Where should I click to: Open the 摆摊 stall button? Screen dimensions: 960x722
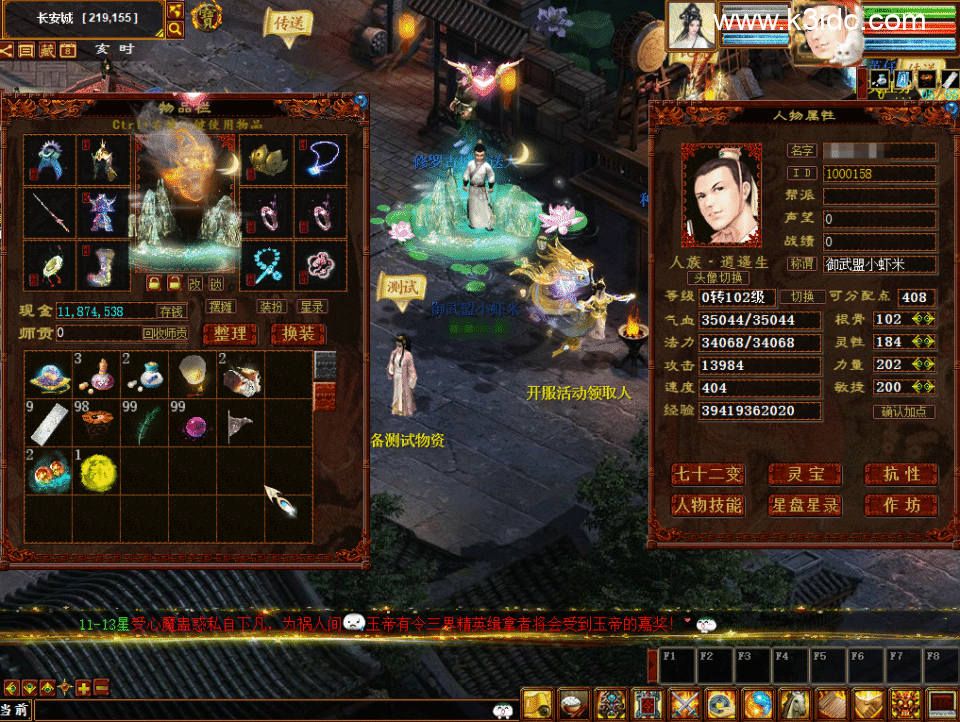click(221, 307)
